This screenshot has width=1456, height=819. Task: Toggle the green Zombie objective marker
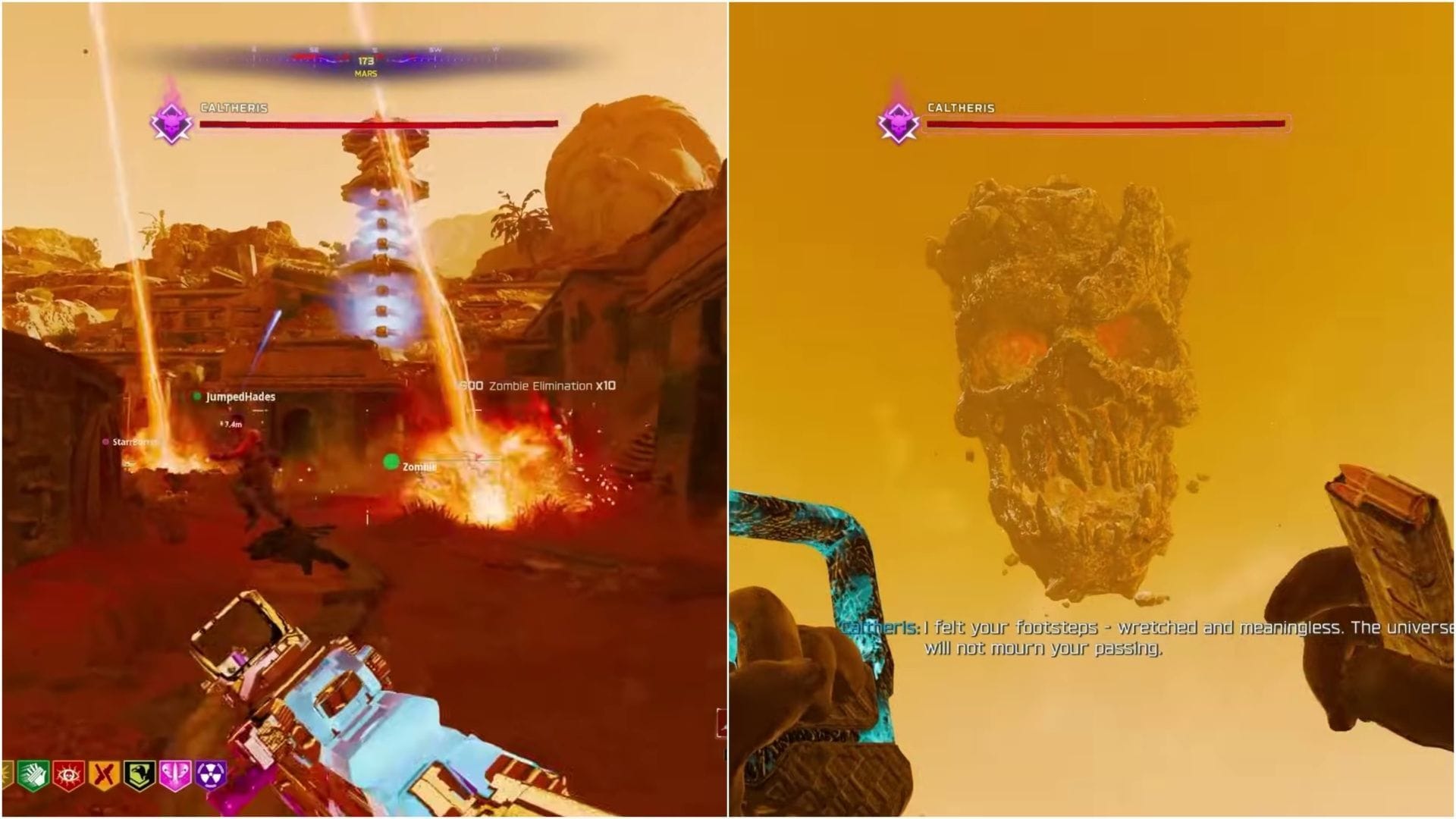(x=391, y=460)
